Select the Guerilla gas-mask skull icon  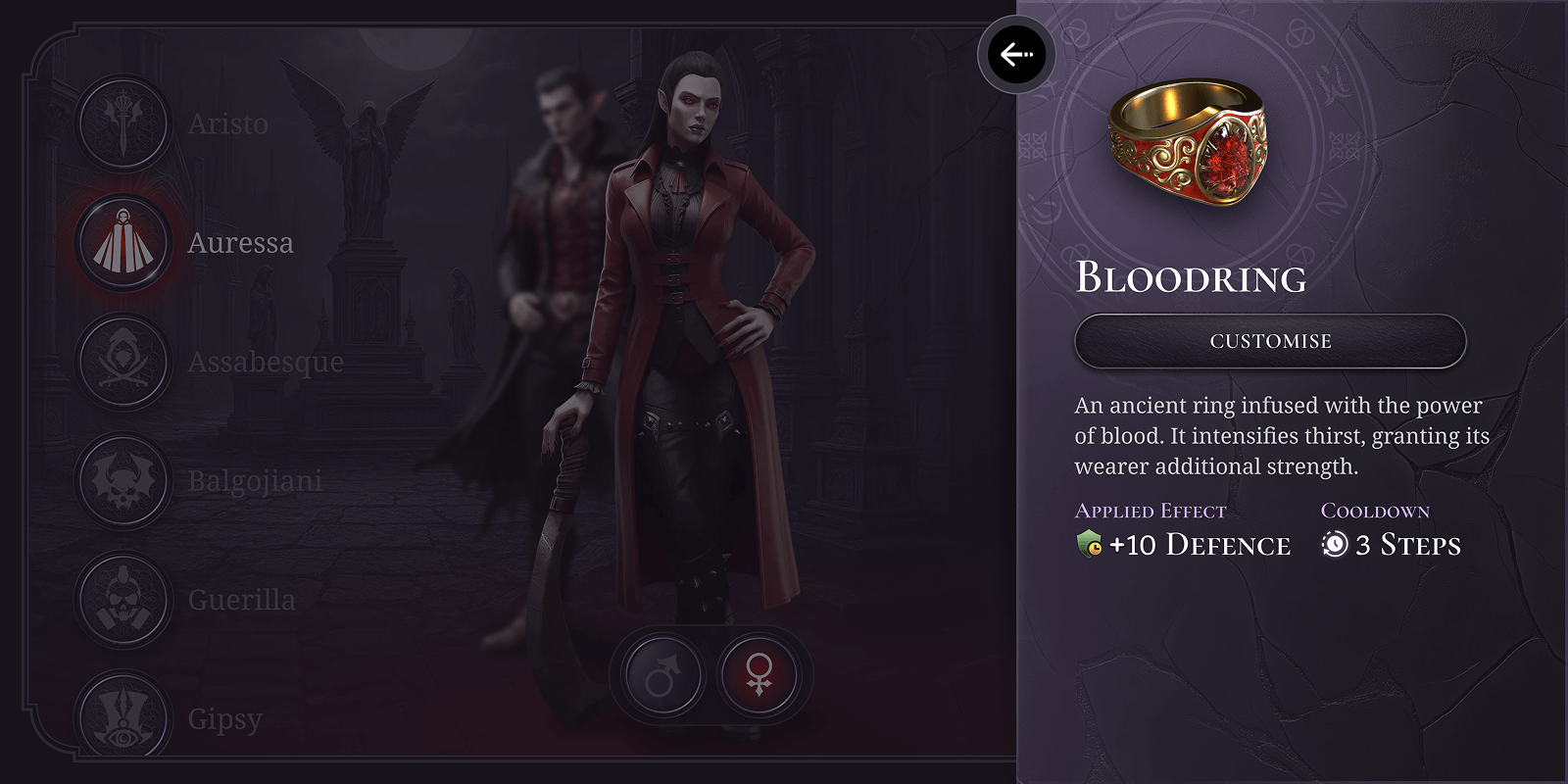pyautogui.click(x=122, y=600)
